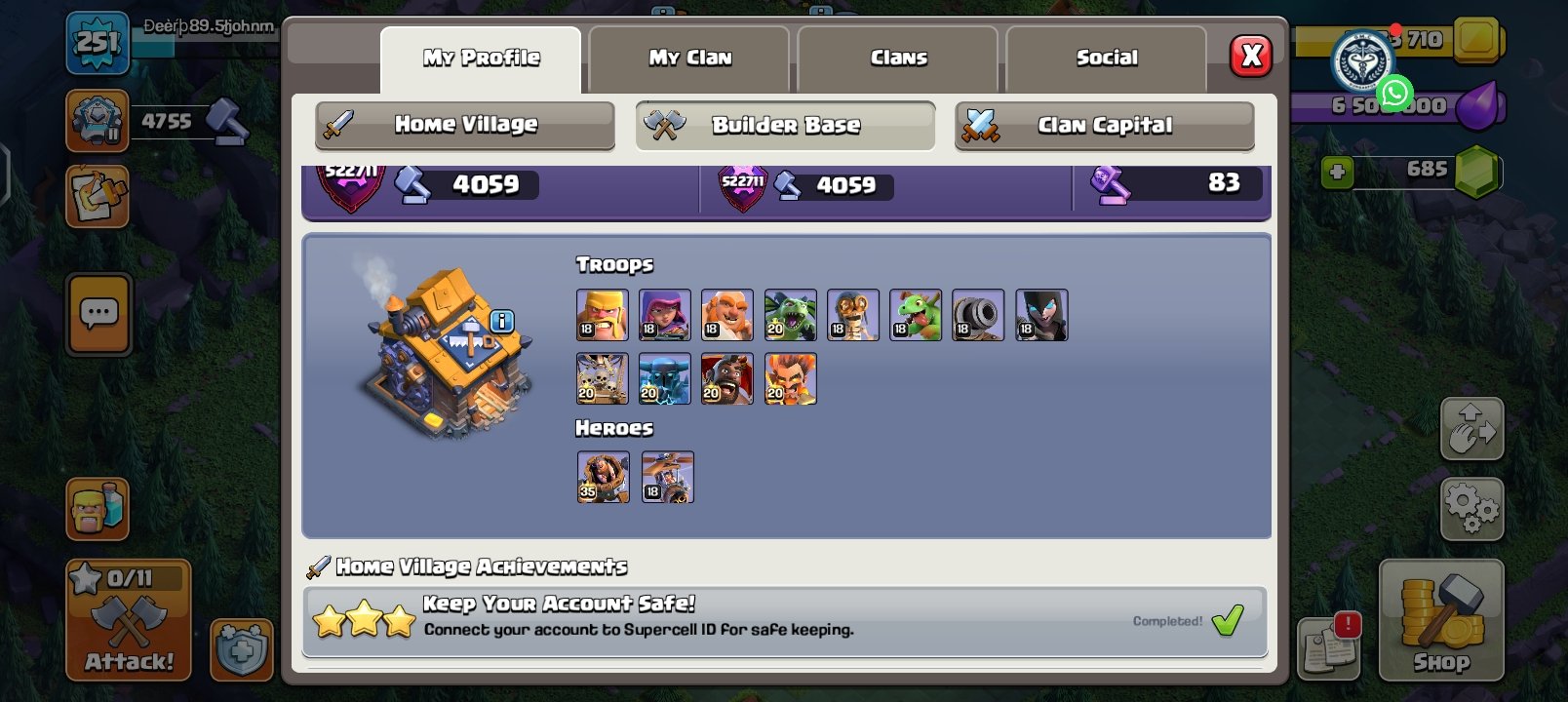Click the layout editor arrows icon
The height and width of the screenshot is (702, 1568).
click(1472, 428)
